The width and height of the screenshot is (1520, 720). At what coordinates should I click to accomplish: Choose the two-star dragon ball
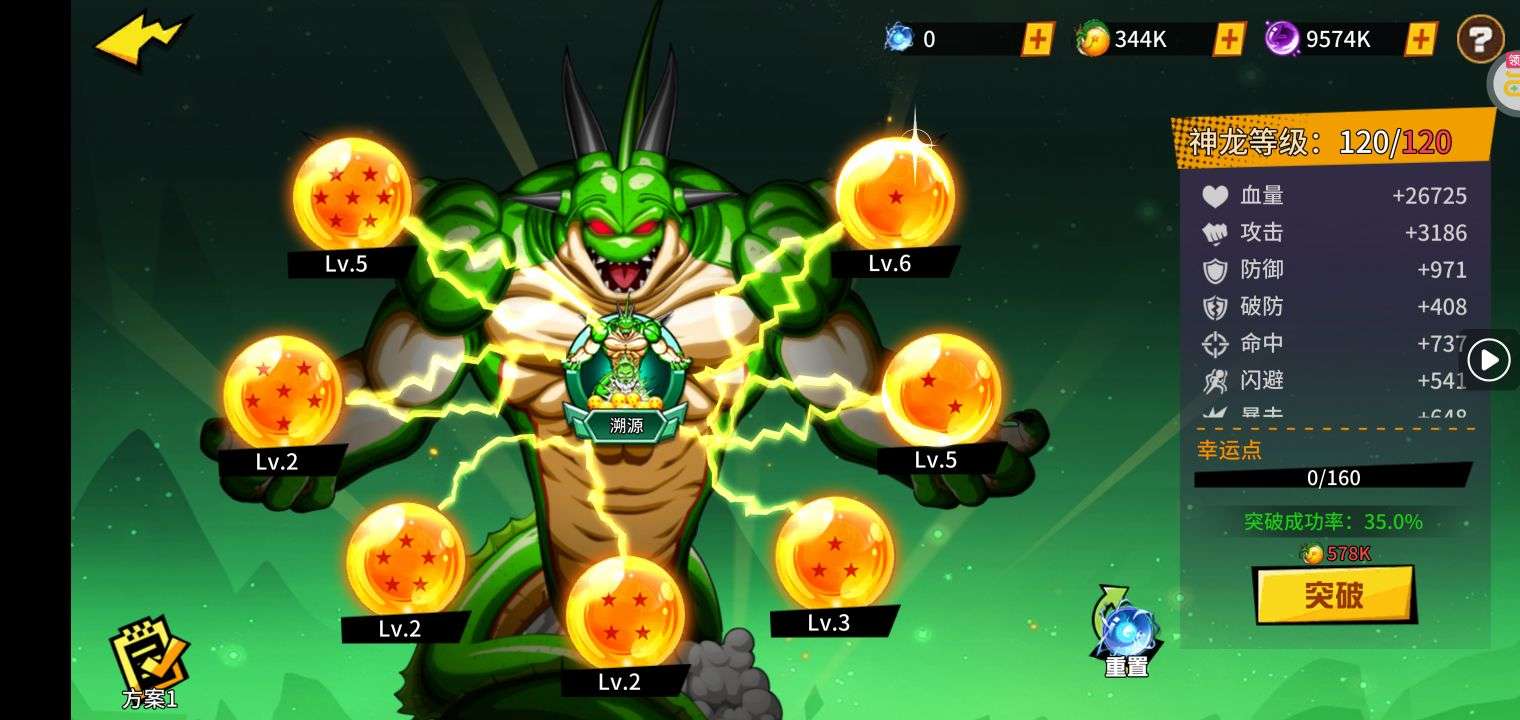(940, 390)
